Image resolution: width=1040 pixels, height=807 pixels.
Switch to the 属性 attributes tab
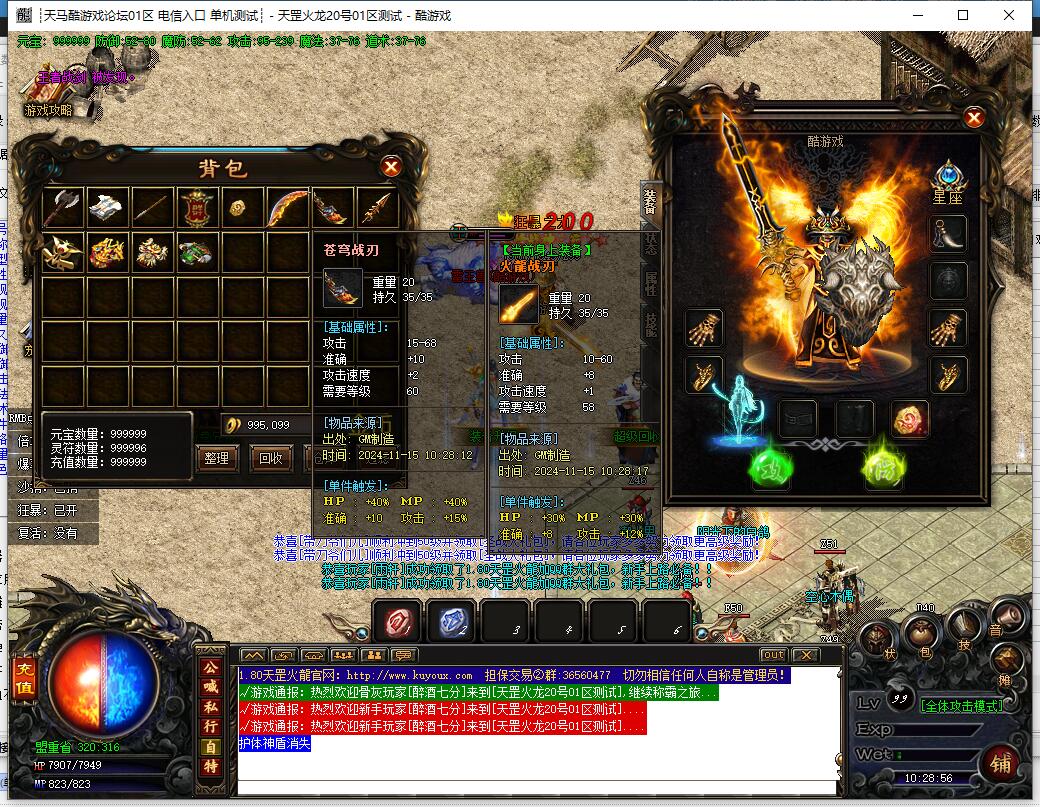[651, 283]
